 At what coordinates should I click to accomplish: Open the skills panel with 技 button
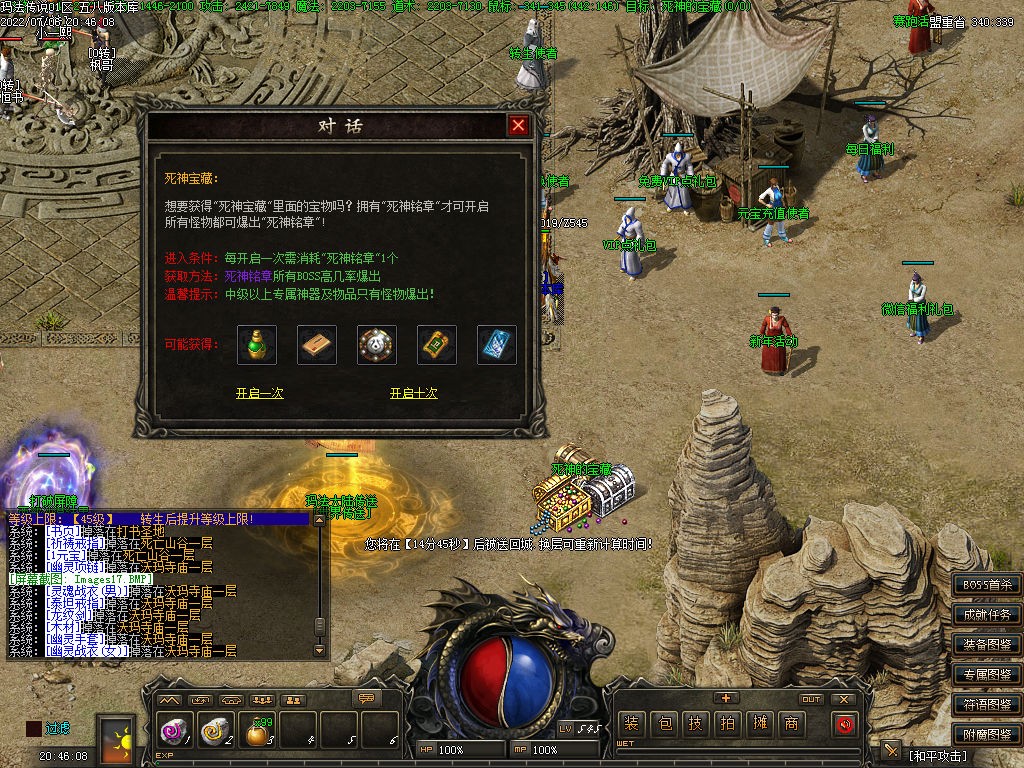[696, 723]
